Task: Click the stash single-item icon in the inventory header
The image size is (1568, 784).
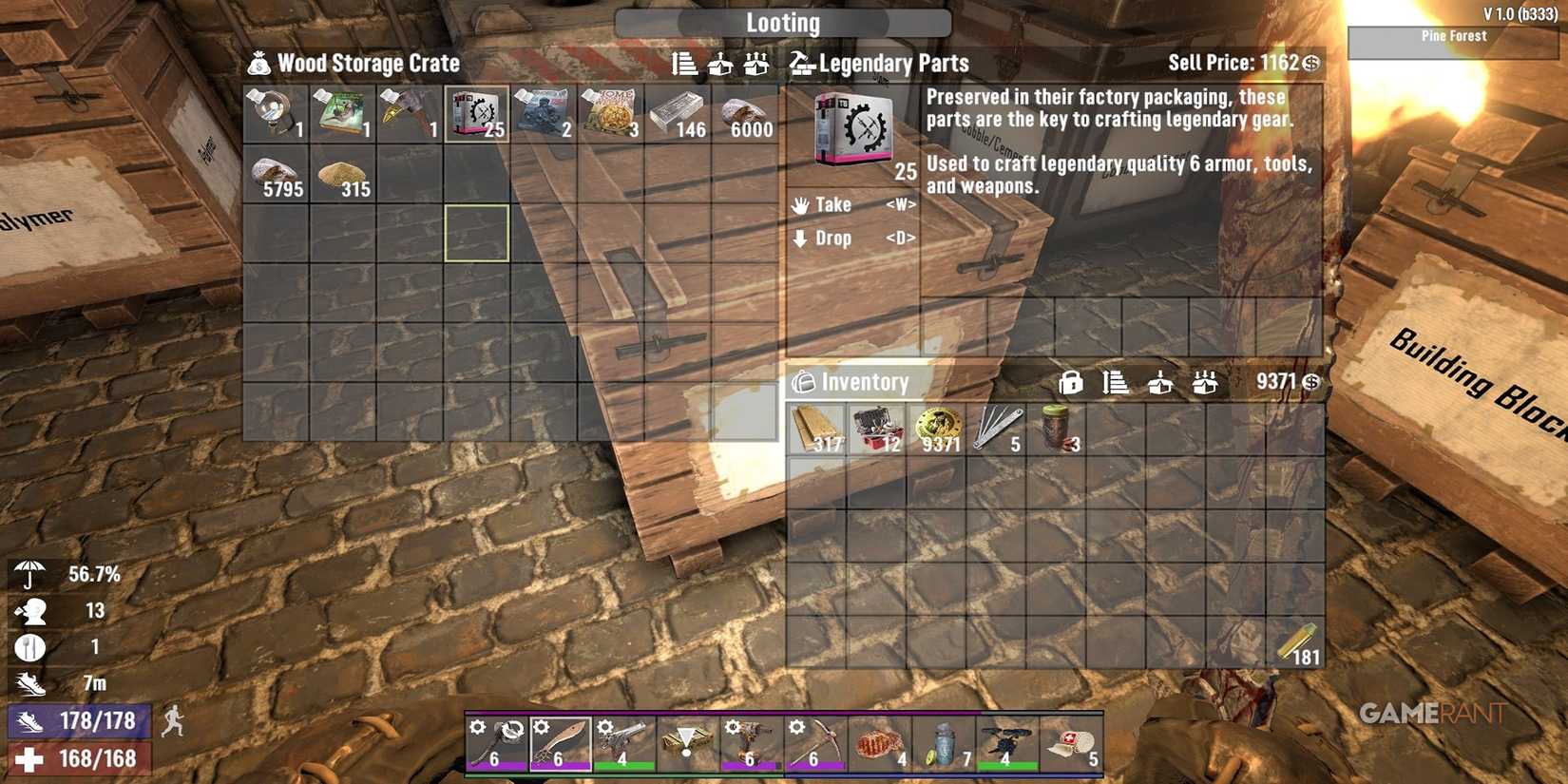Action: (x=1161, y=383)
